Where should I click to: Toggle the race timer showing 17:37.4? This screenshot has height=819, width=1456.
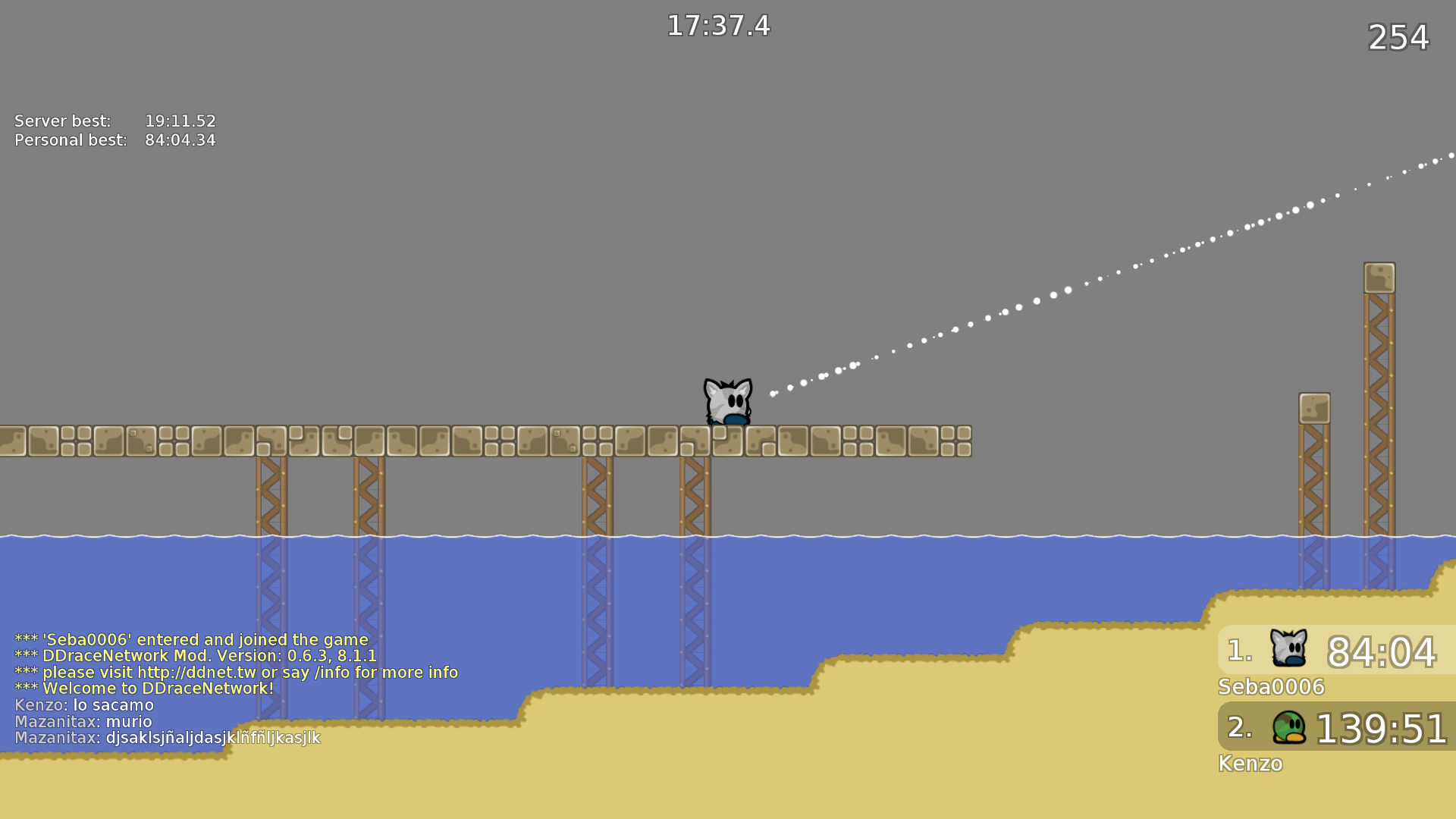[719, 27]
